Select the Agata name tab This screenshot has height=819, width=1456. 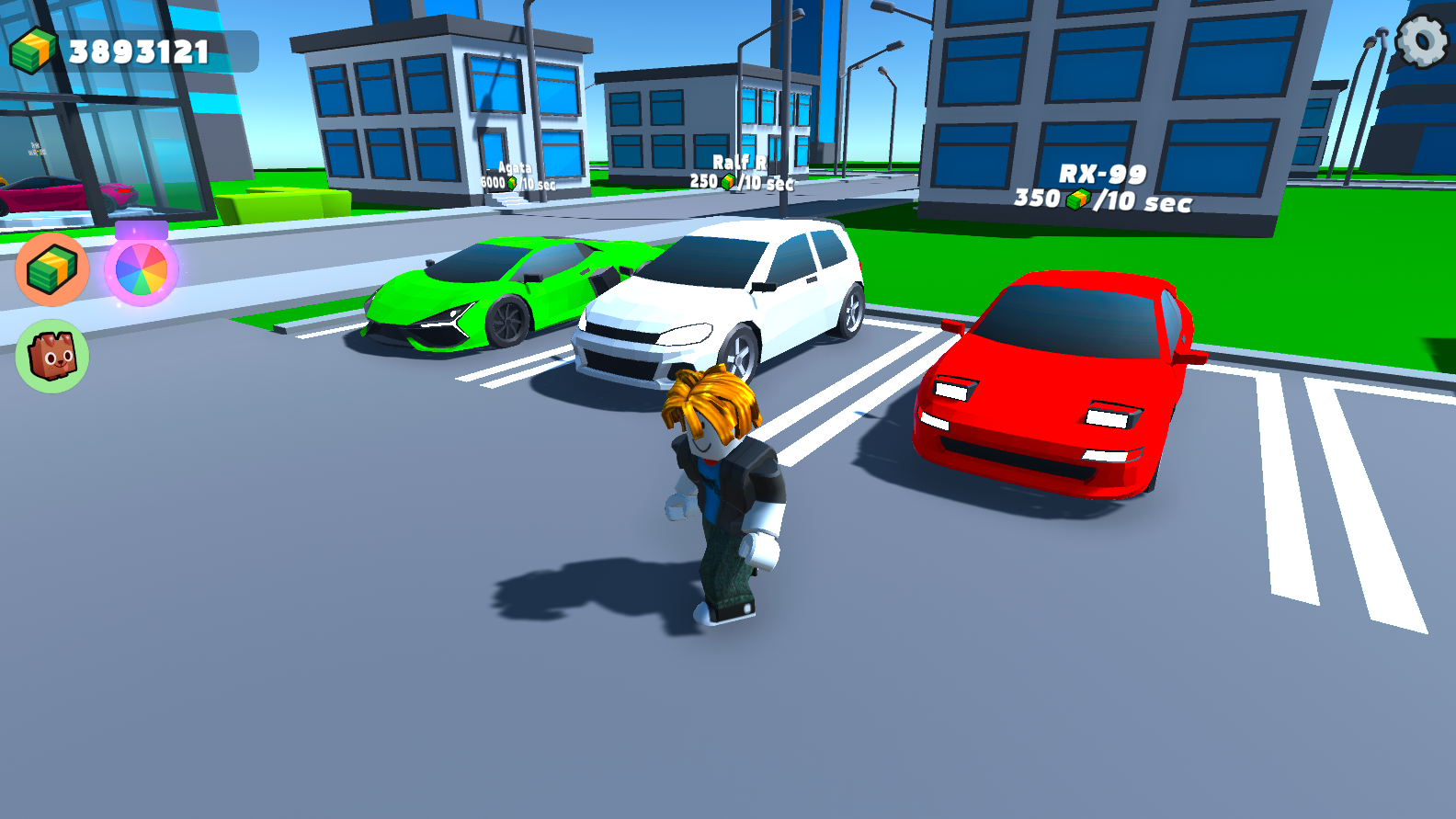click(515, 168)
